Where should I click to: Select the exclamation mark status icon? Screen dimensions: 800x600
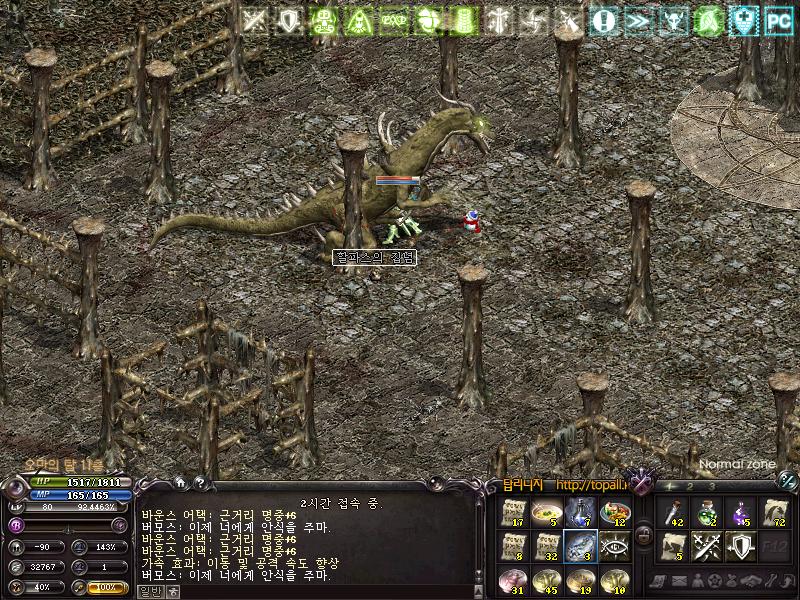(x=603, y=20)
